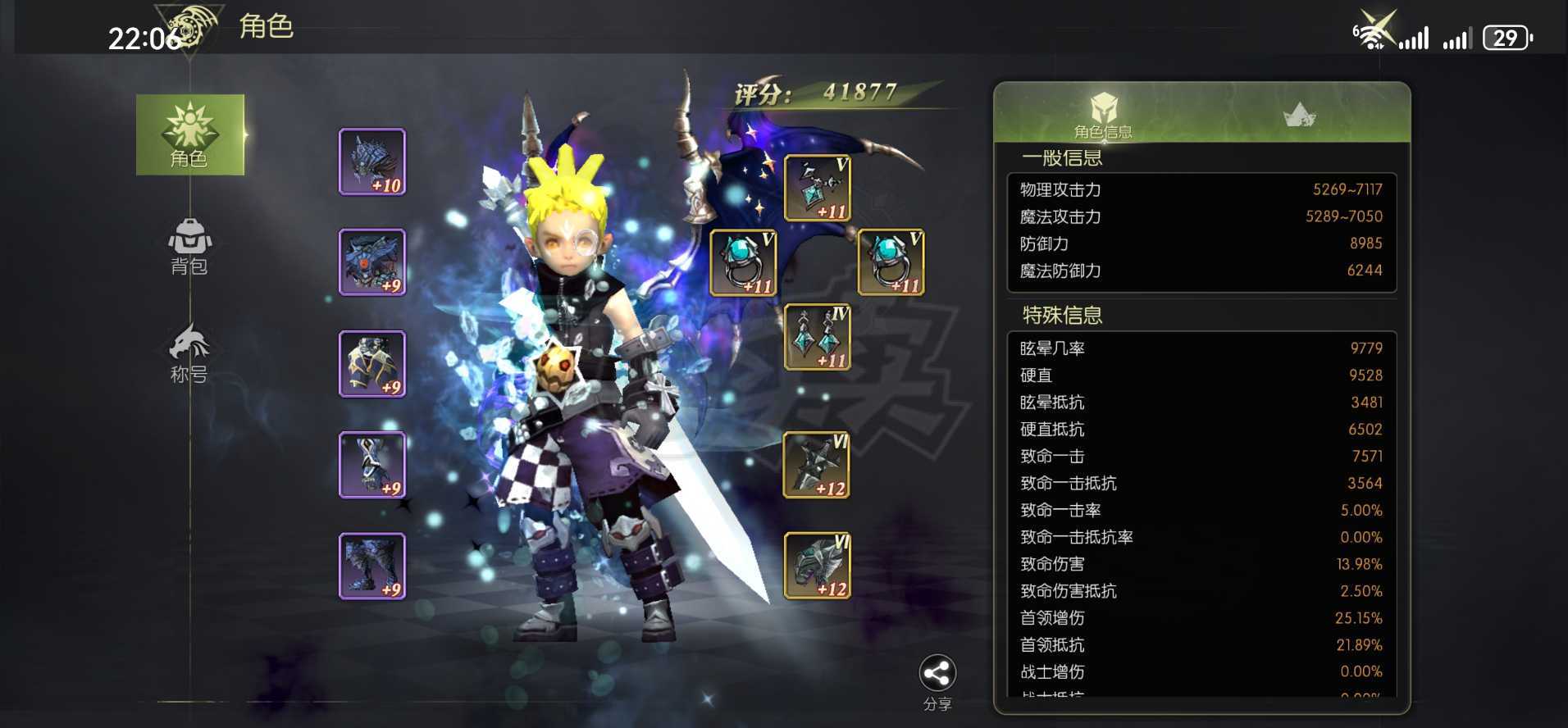The height and width of the screenshot is (728, 1568).
Task: Select the 角色 (character) tab
Action: [189, 135]
